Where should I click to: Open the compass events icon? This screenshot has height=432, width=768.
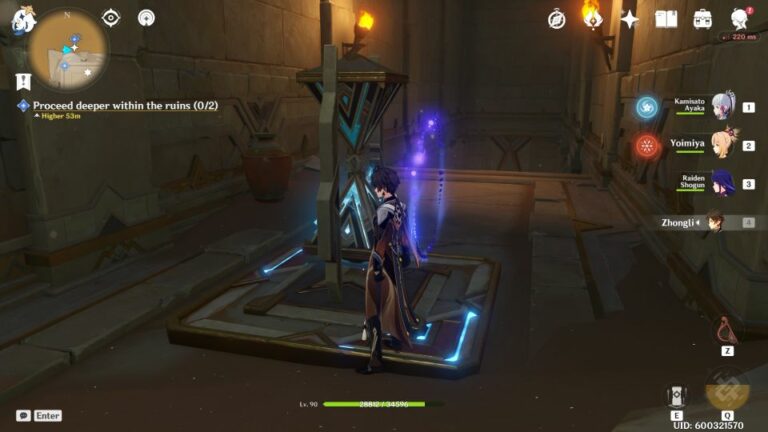pos(557,19)
